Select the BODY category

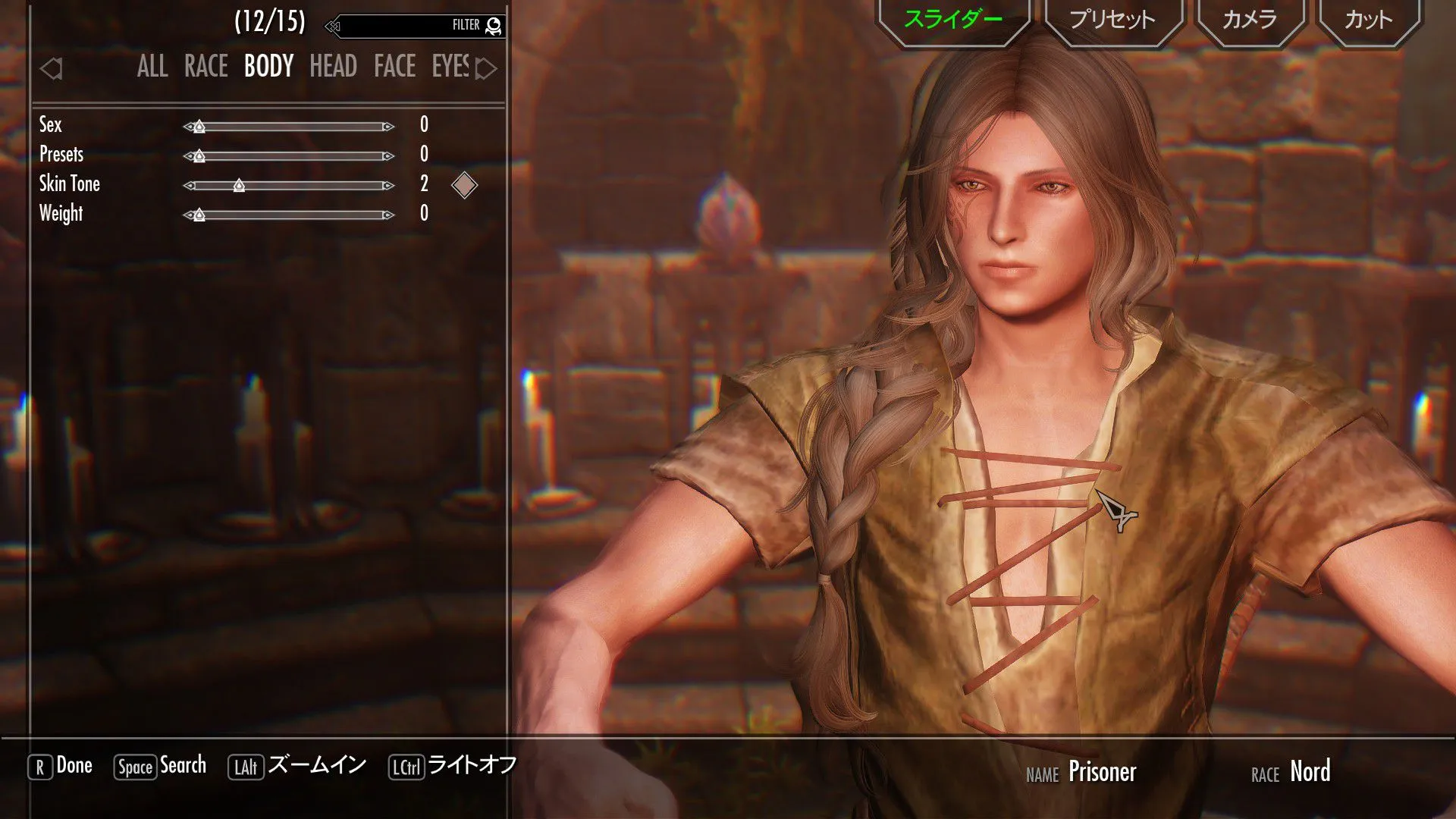pos(268,67)
